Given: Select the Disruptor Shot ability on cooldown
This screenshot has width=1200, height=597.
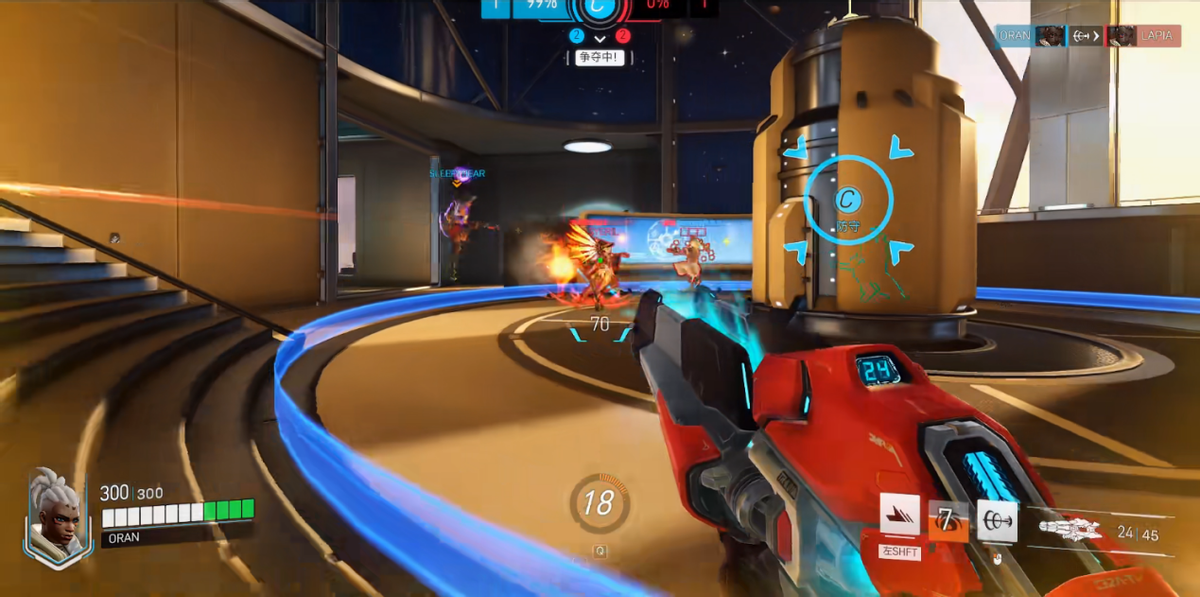Looking at the screenshot, I should pyautogui.click(x=948, y=521).
